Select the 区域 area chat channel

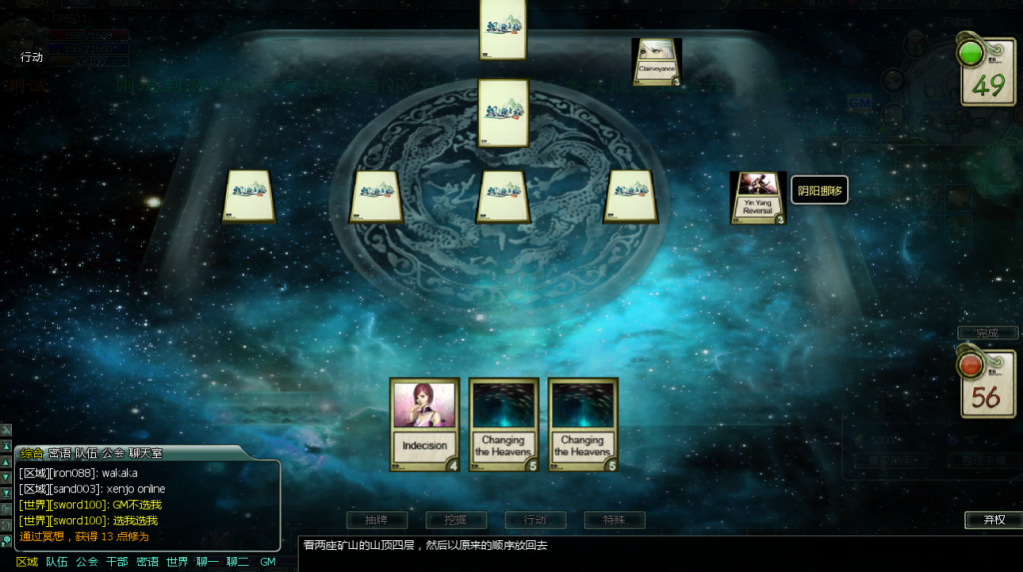coord(27,562)
